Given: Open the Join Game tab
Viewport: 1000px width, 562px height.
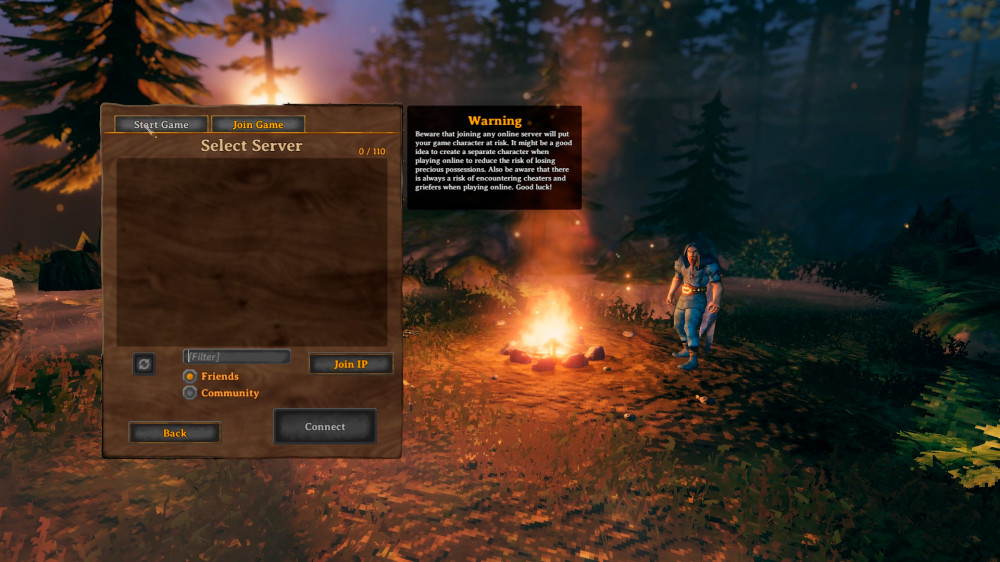Looking at the screenshot, I should click(x=258, y=125).
